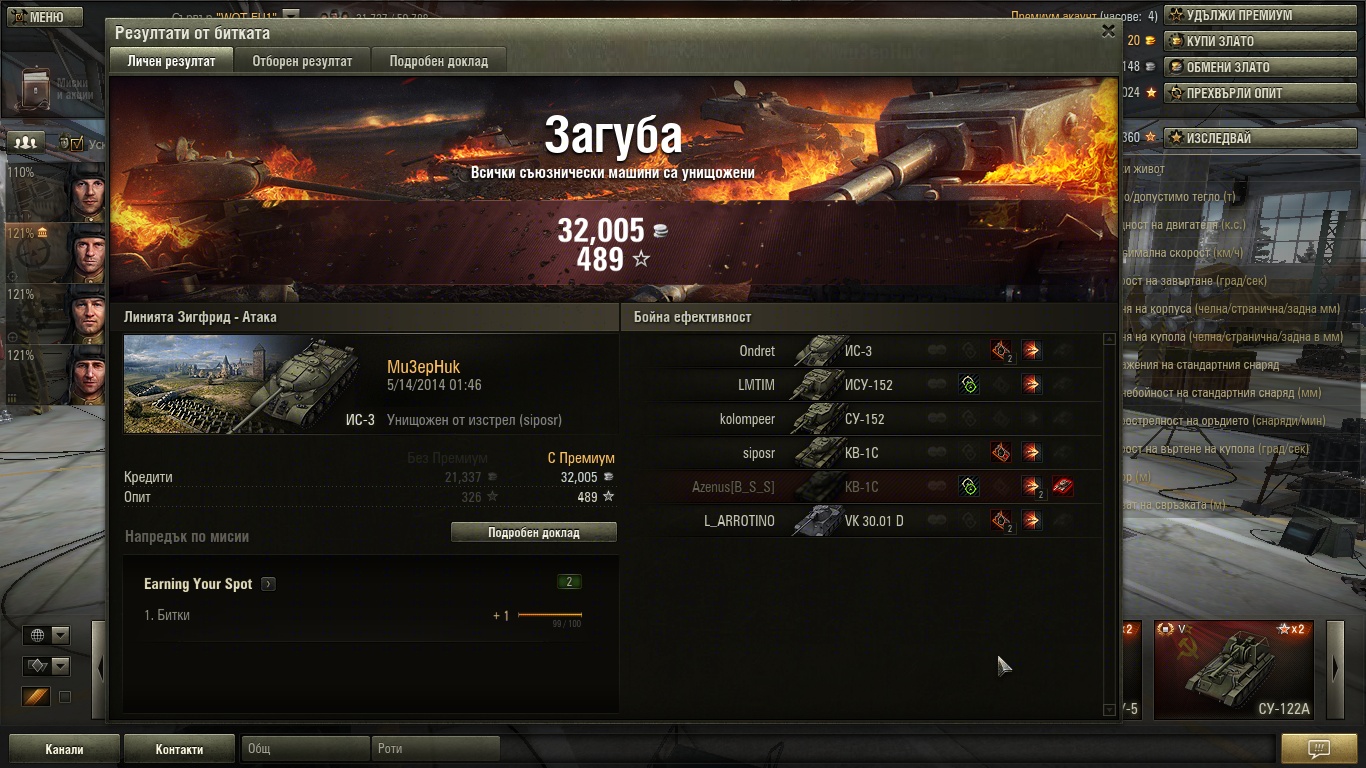Expand the Earning Your Spot mission arrow
1366x768 pixels.
268,584
